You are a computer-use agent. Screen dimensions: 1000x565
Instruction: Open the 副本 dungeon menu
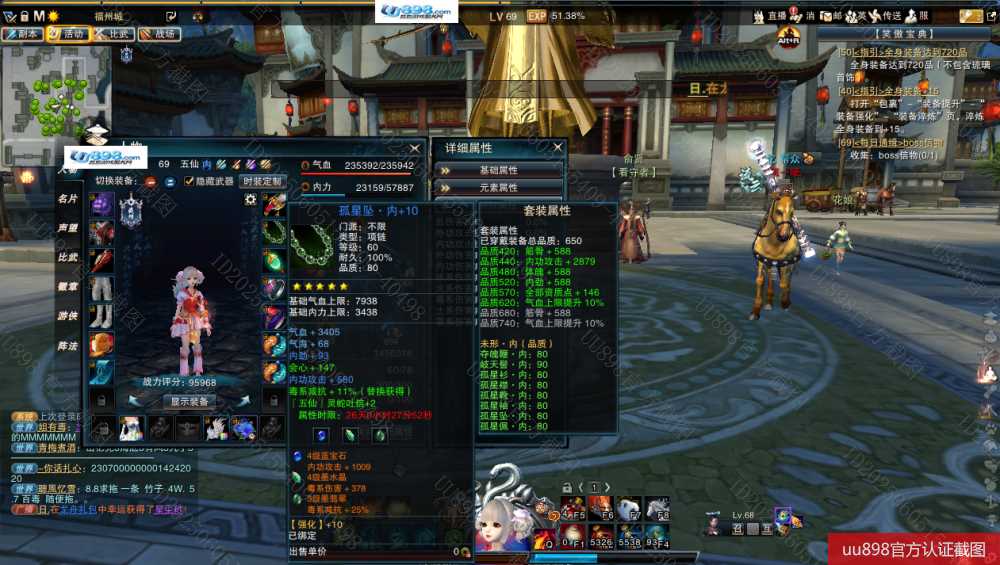coord(22,33)
